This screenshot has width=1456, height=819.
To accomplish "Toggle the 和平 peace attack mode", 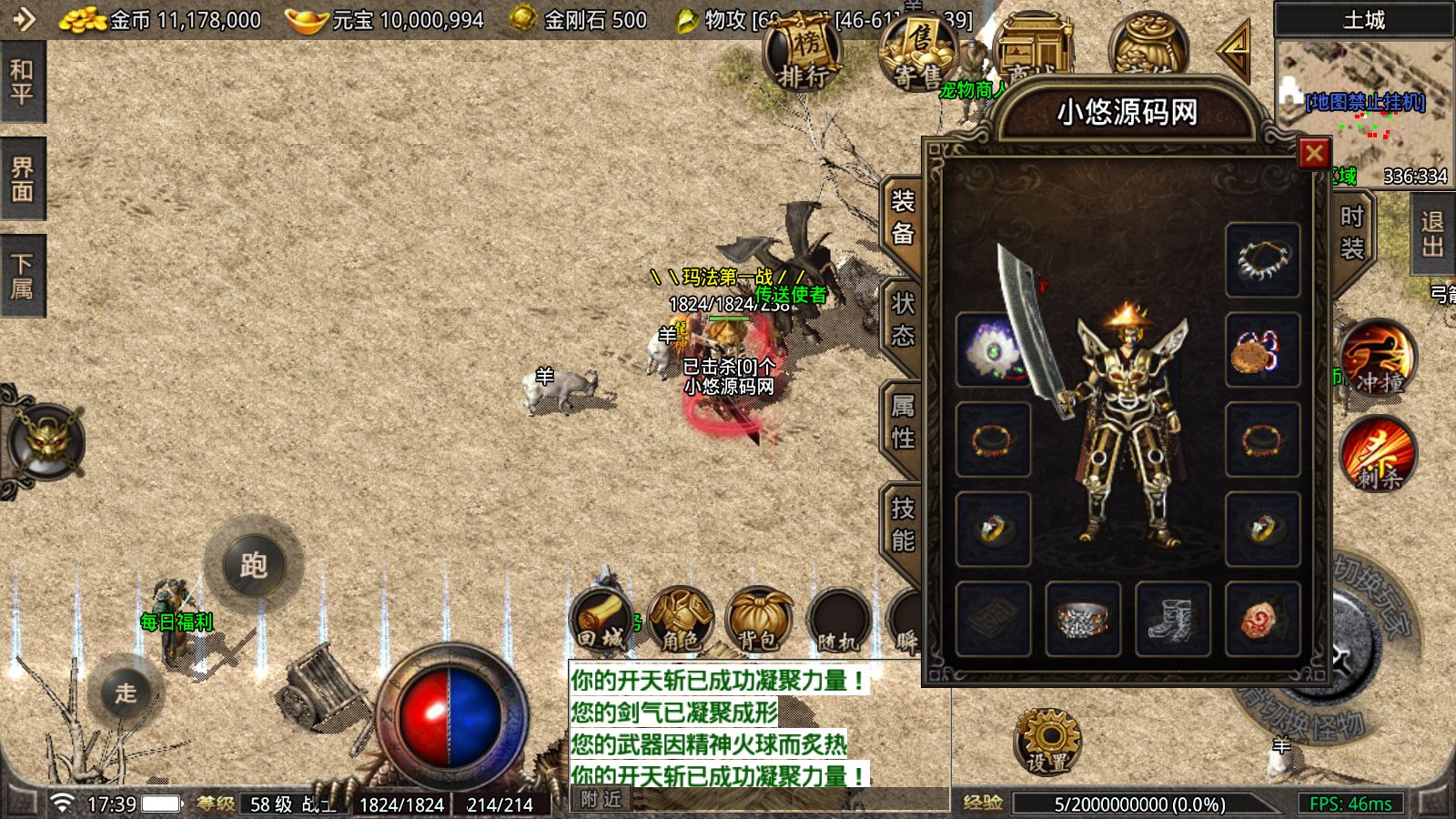I will 22,82.
